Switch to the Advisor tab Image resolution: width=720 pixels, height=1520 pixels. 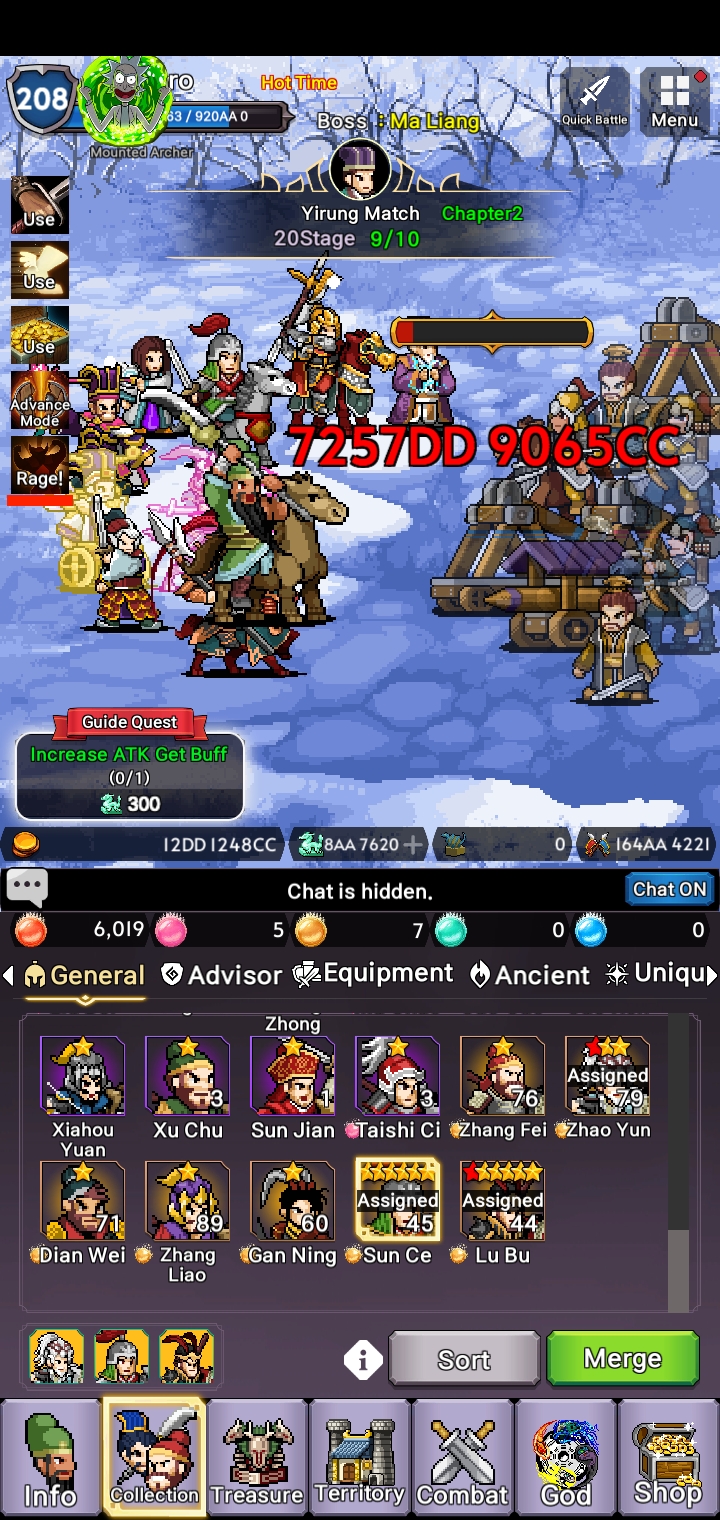pos(222,975)
